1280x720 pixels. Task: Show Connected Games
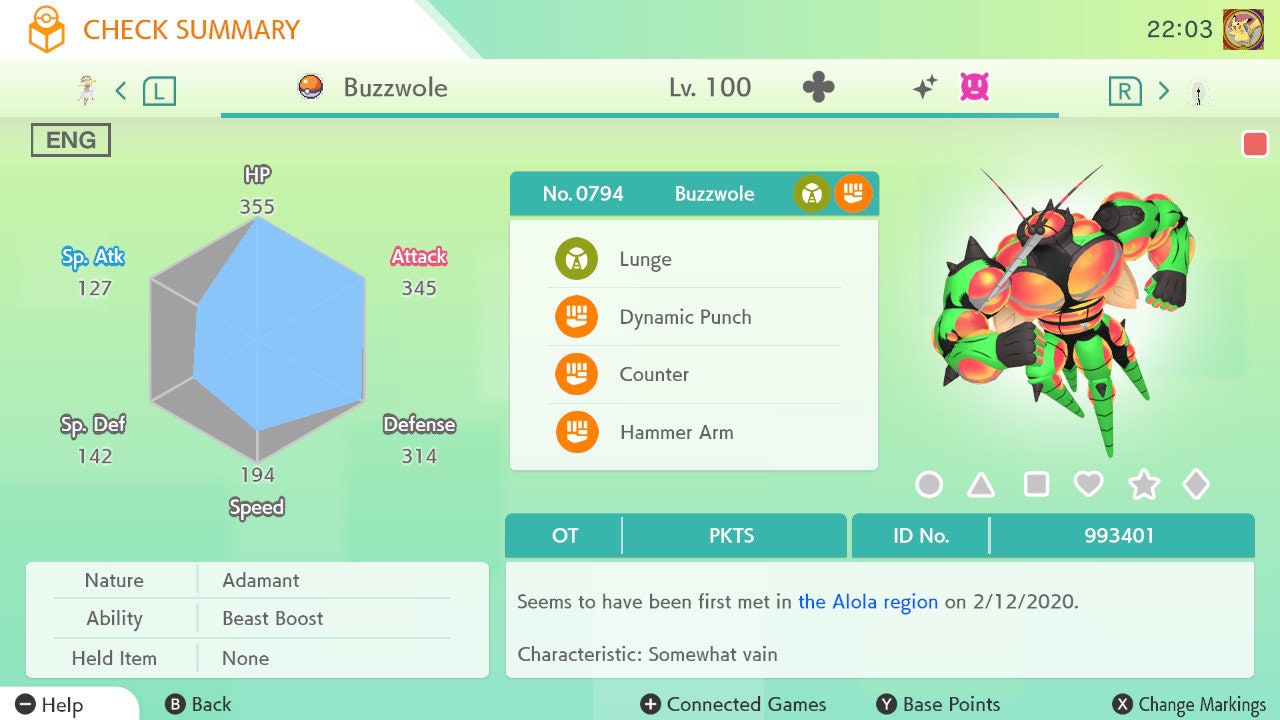(734, 705)
